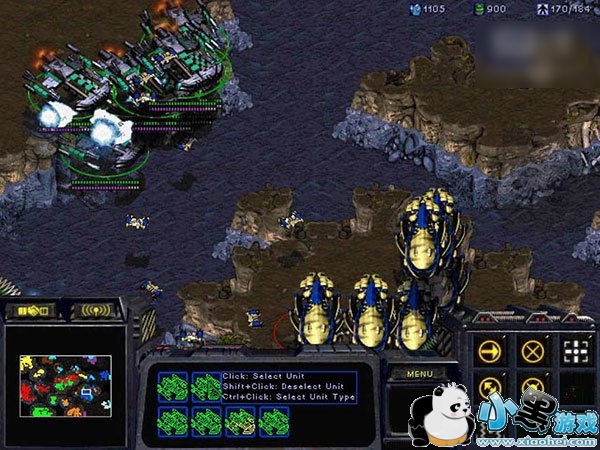Screen dimensions: 600x450
Task: Choose the Attack command icon
Action: [573, 350]
